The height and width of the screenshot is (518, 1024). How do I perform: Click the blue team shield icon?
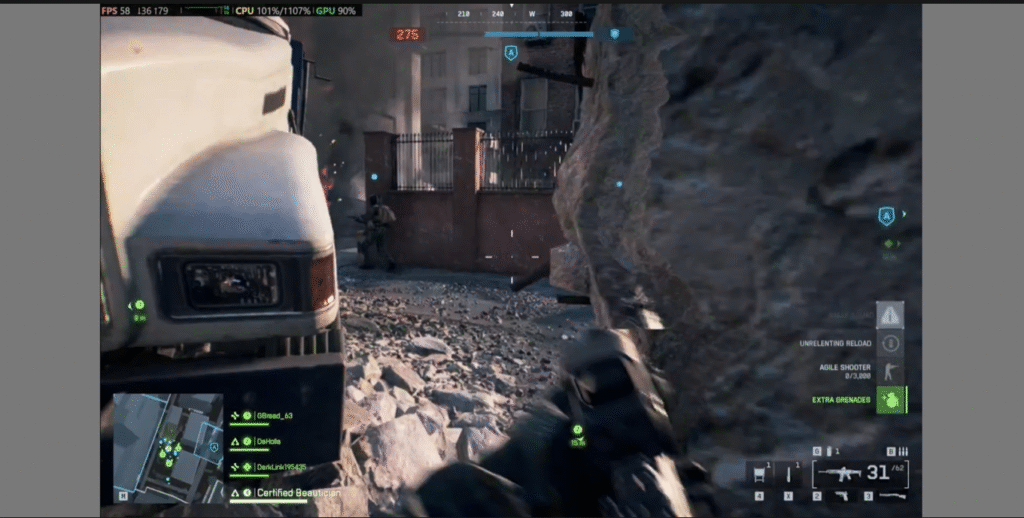point(614,34)
